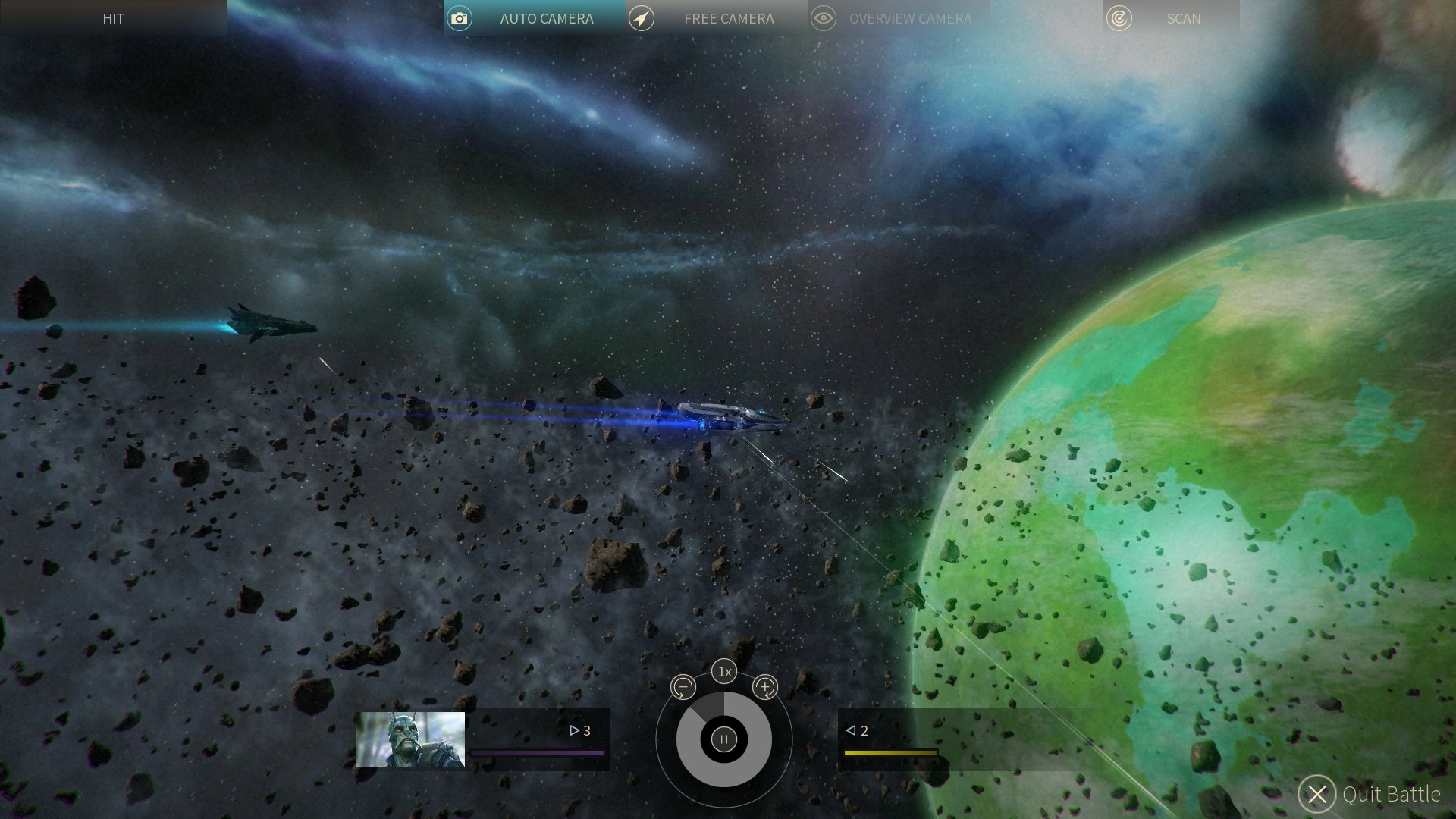Switch to Auto Camera view

pyautogui.click(x=534, y=18)
